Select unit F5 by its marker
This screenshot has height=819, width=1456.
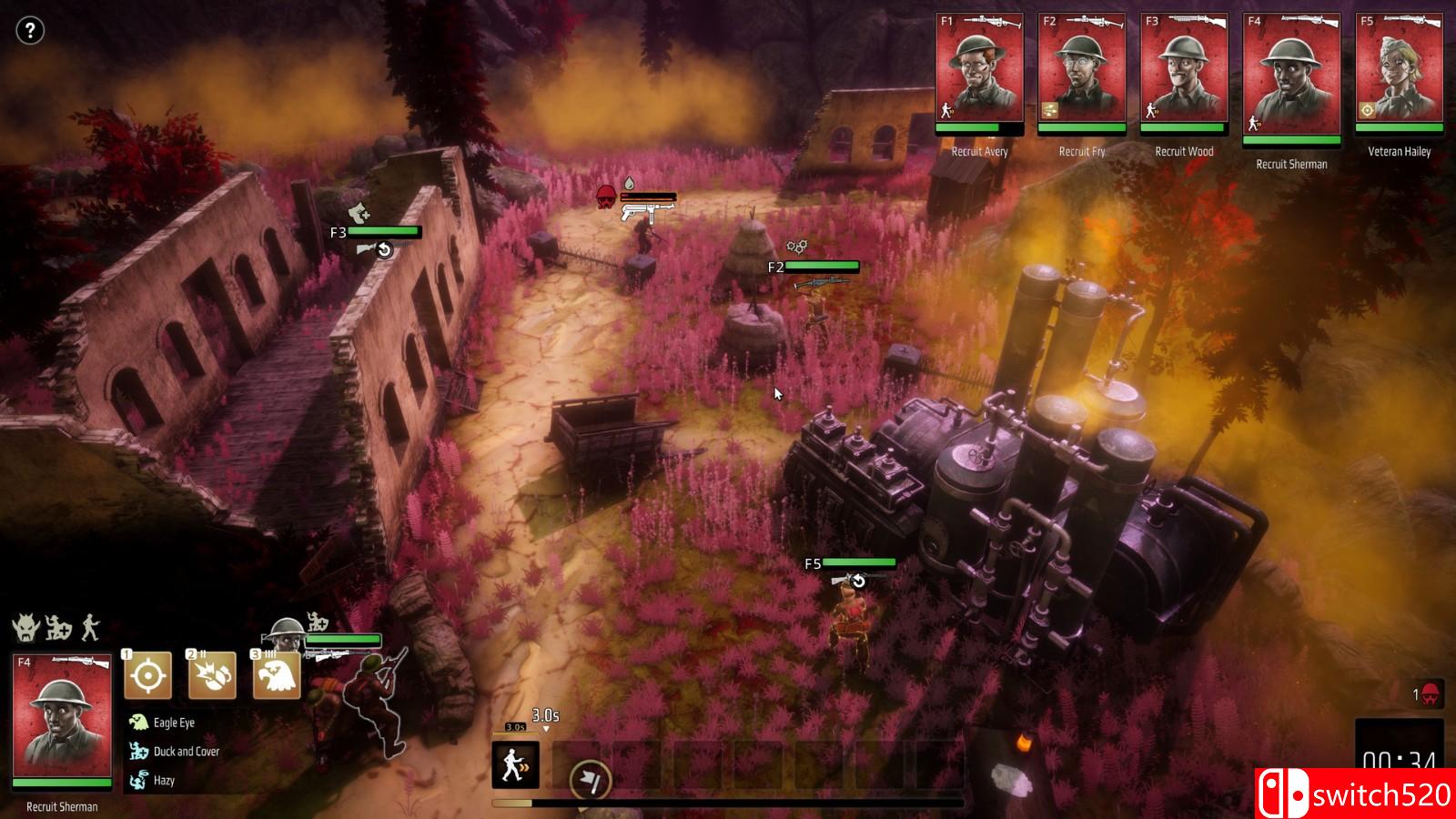813,564
